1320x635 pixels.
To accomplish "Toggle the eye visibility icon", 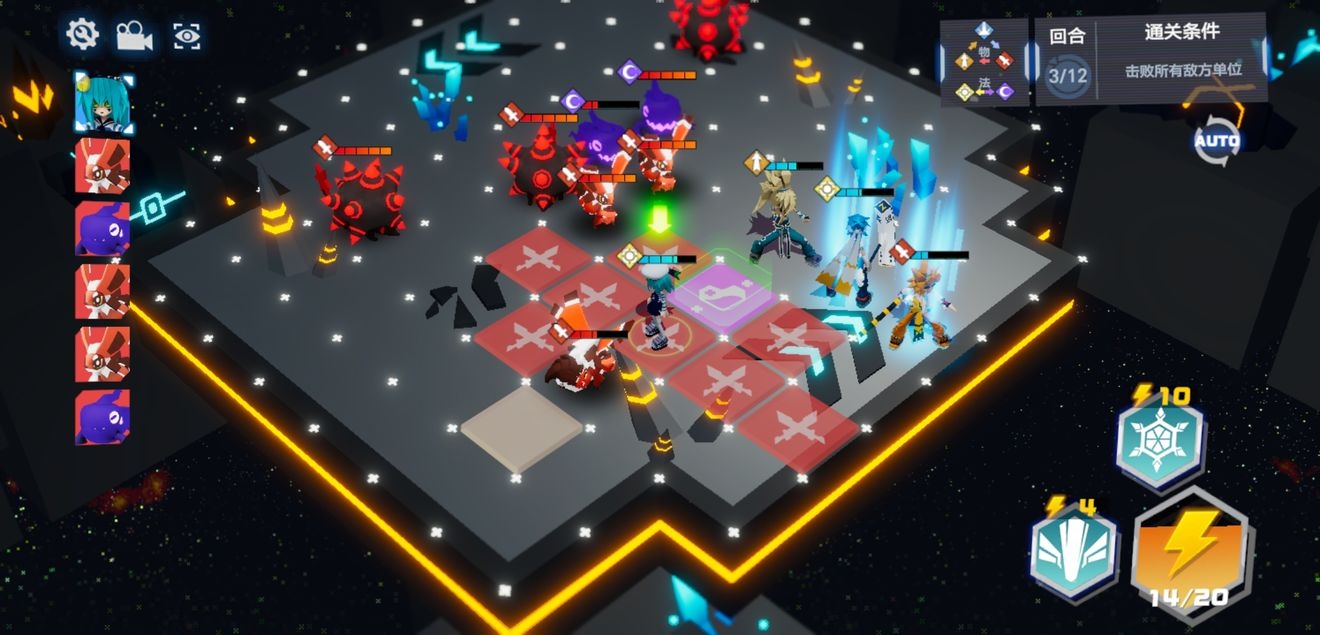I will (x=185, y=36).
